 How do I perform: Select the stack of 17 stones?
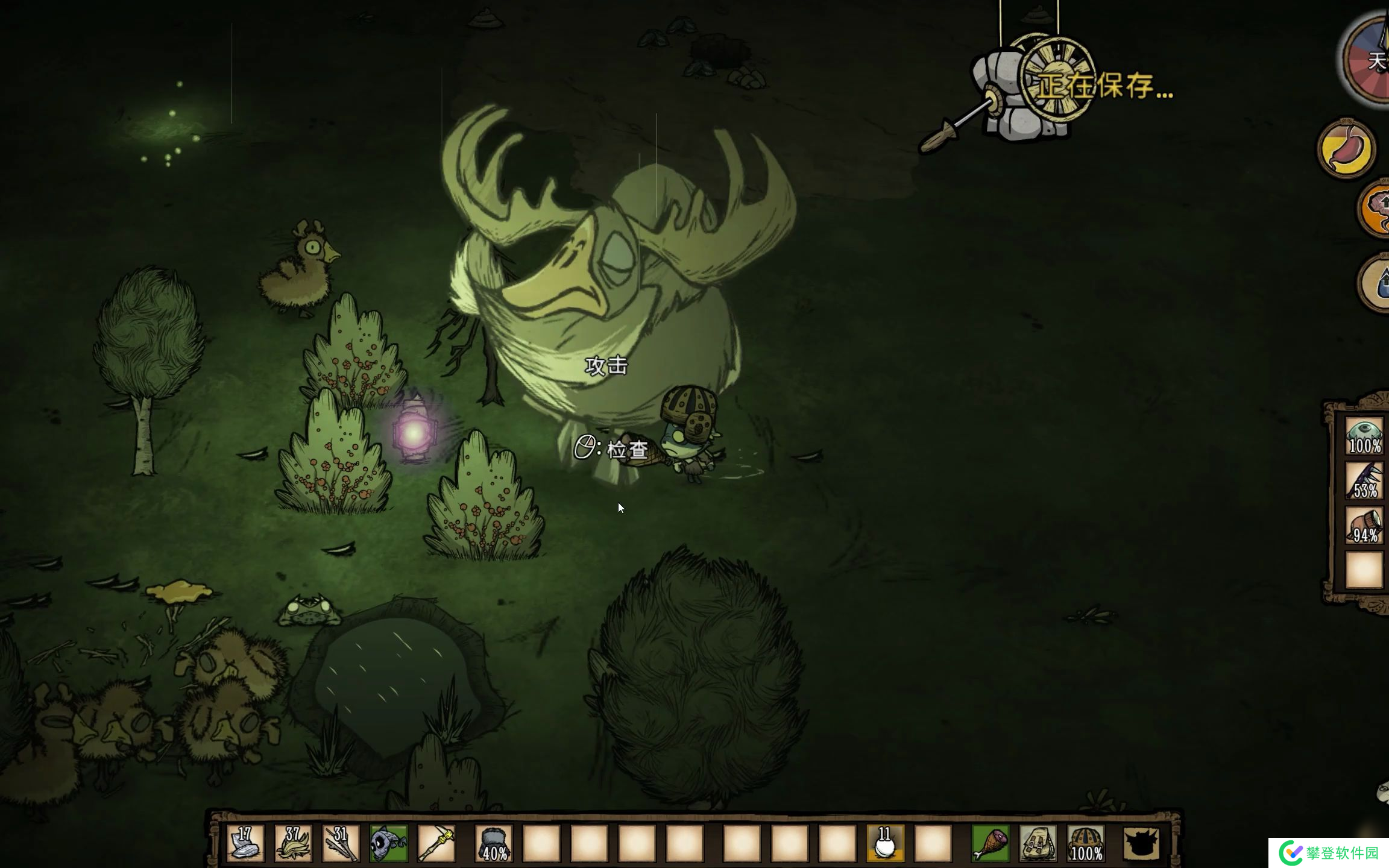[245, 843]
